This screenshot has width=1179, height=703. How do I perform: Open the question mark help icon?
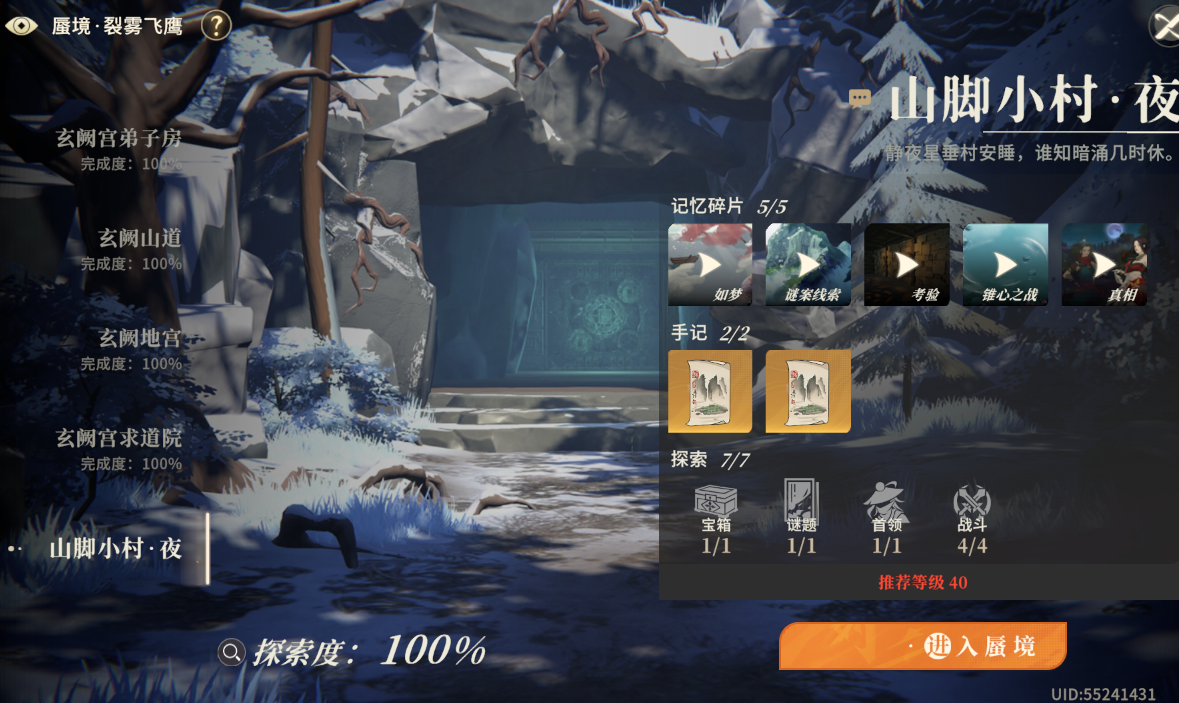pos(216,25)
